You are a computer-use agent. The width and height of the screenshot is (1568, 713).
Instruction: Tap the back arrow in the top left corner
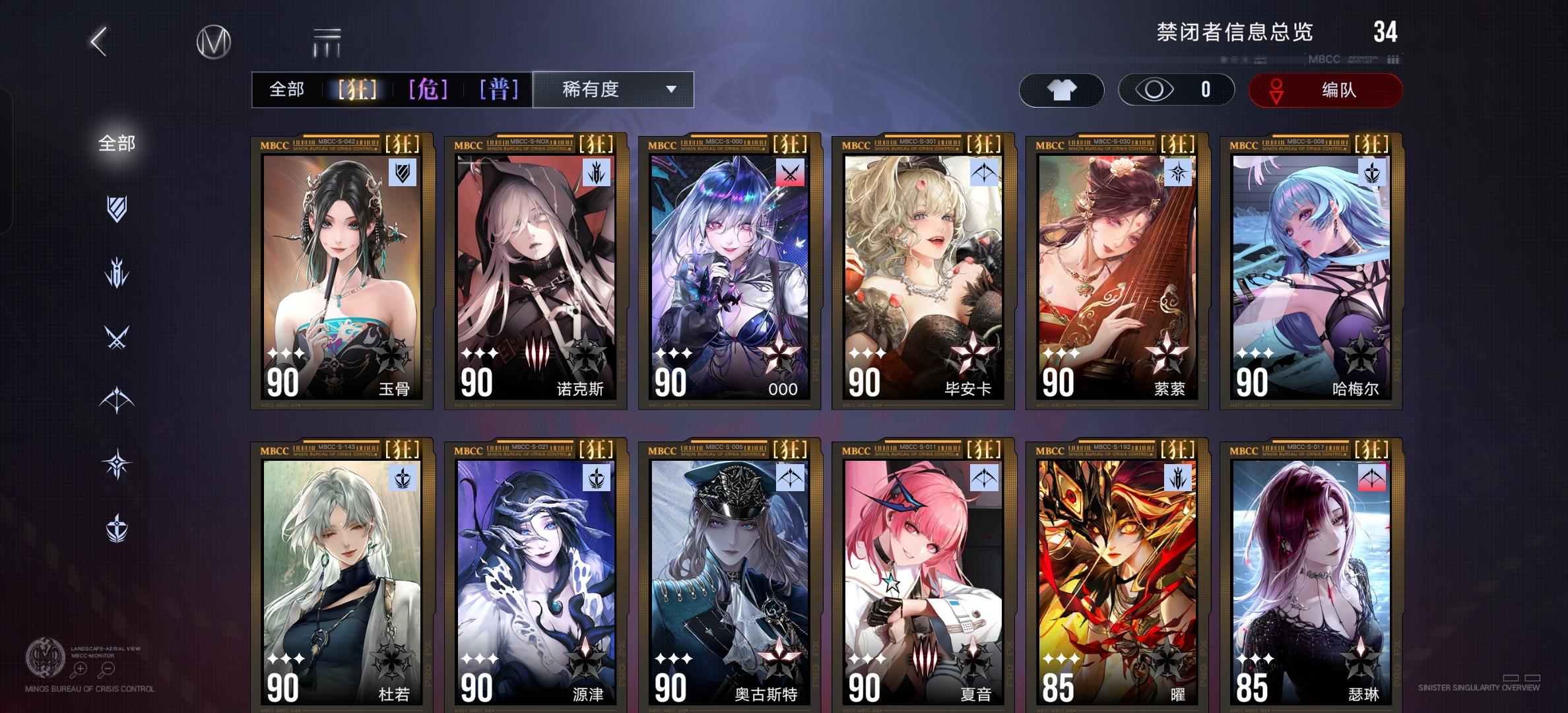98,41
